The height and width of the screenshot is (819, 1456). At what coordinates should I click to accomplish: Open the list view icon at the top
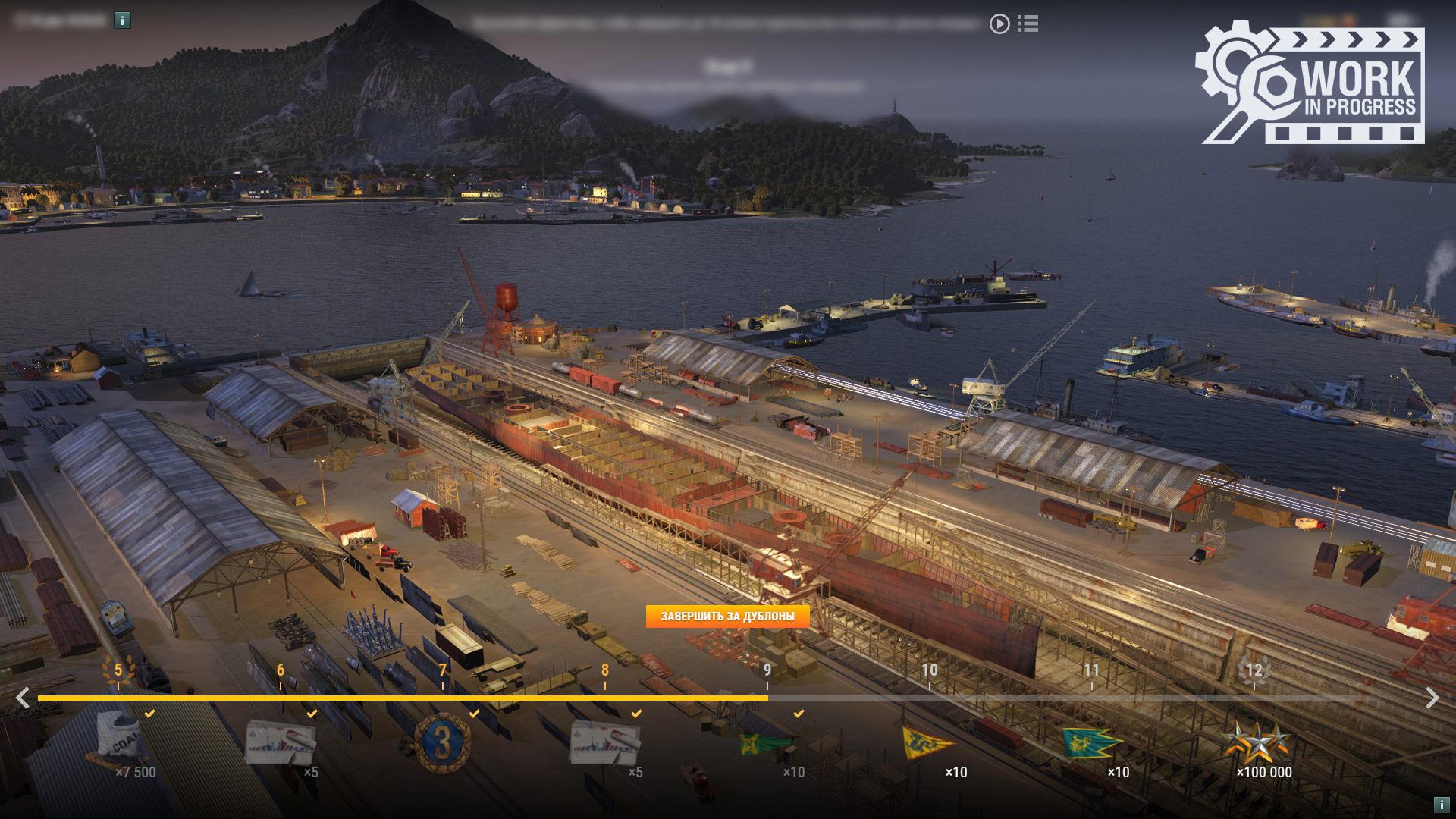coord(1028,24)
